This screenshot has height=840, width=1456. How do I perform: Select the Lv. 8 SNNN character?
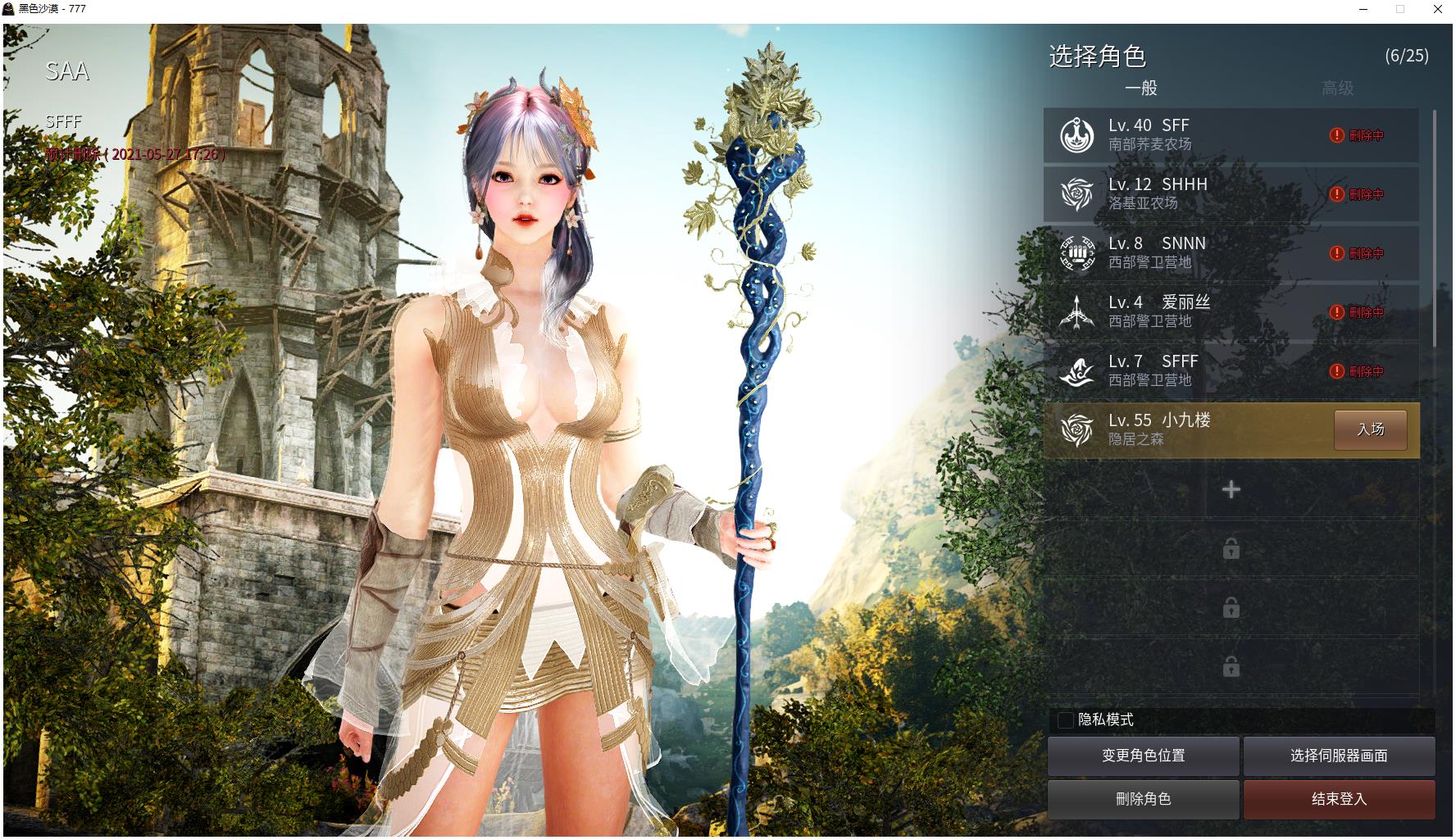click(1189, 253)
